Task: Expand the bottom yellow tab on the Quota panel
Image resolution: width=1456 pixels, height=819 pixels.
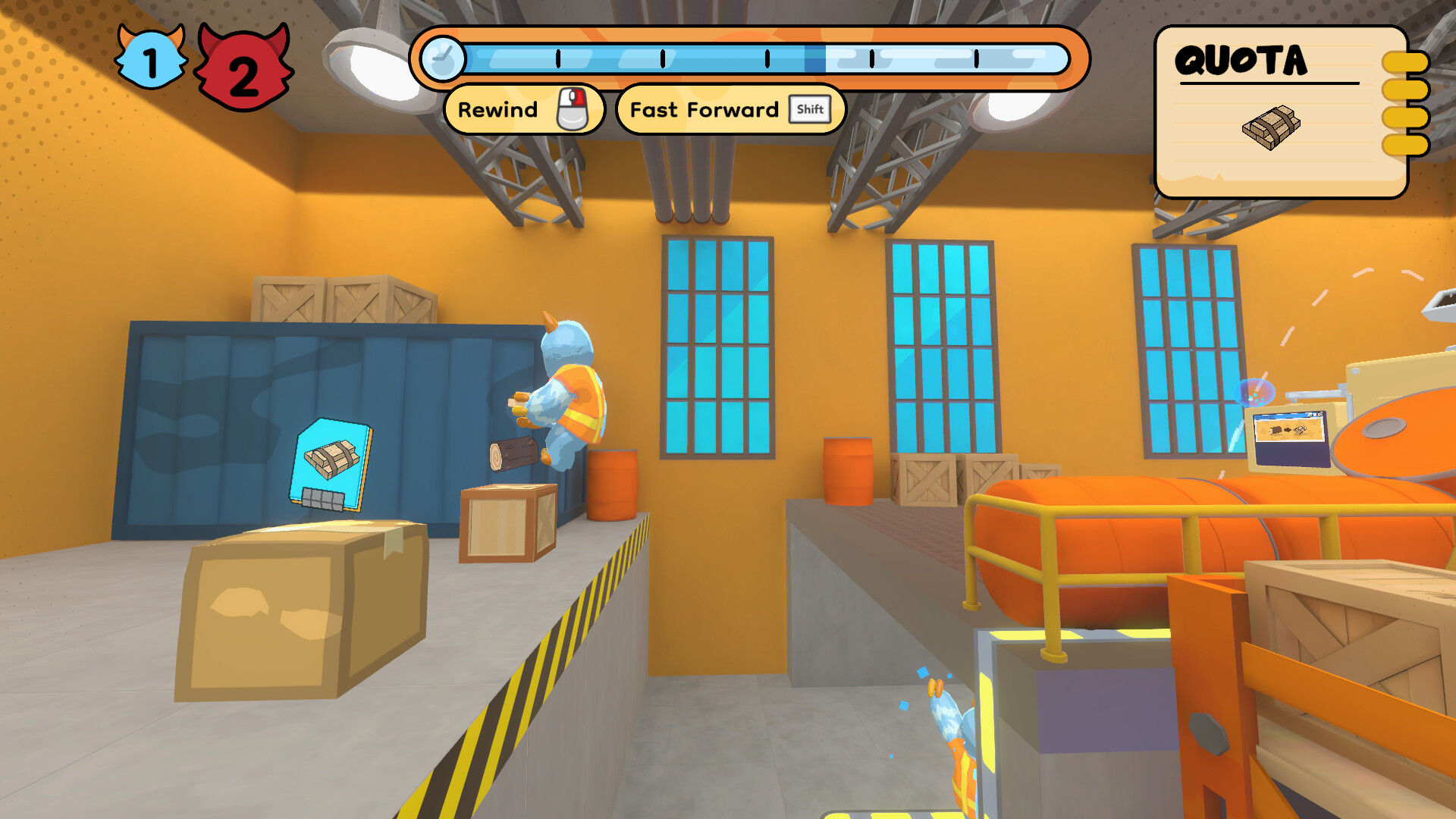Action: point(1405,146)
